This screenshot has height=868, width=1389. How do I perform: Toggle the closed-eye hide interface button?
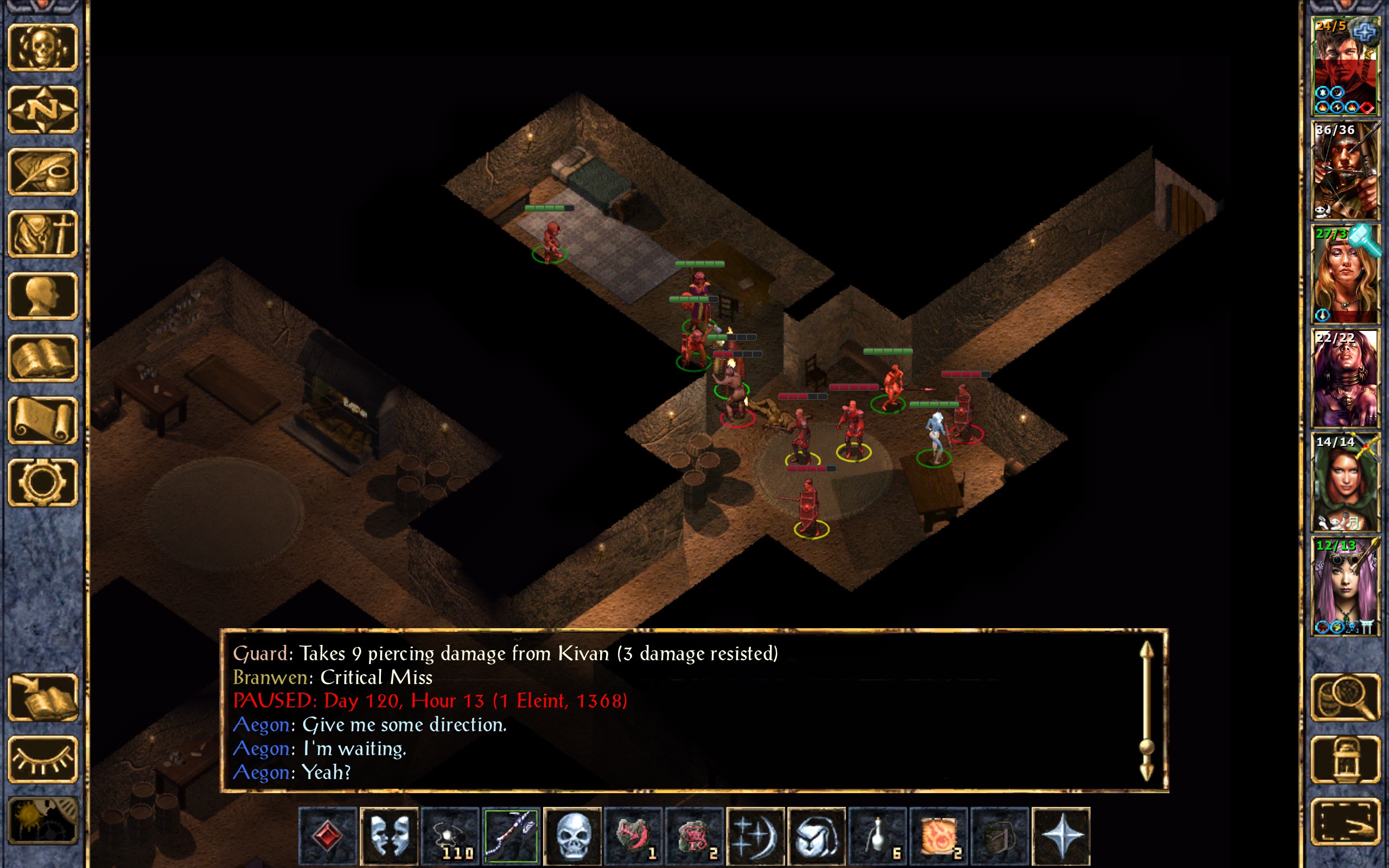tap(43, 759)
